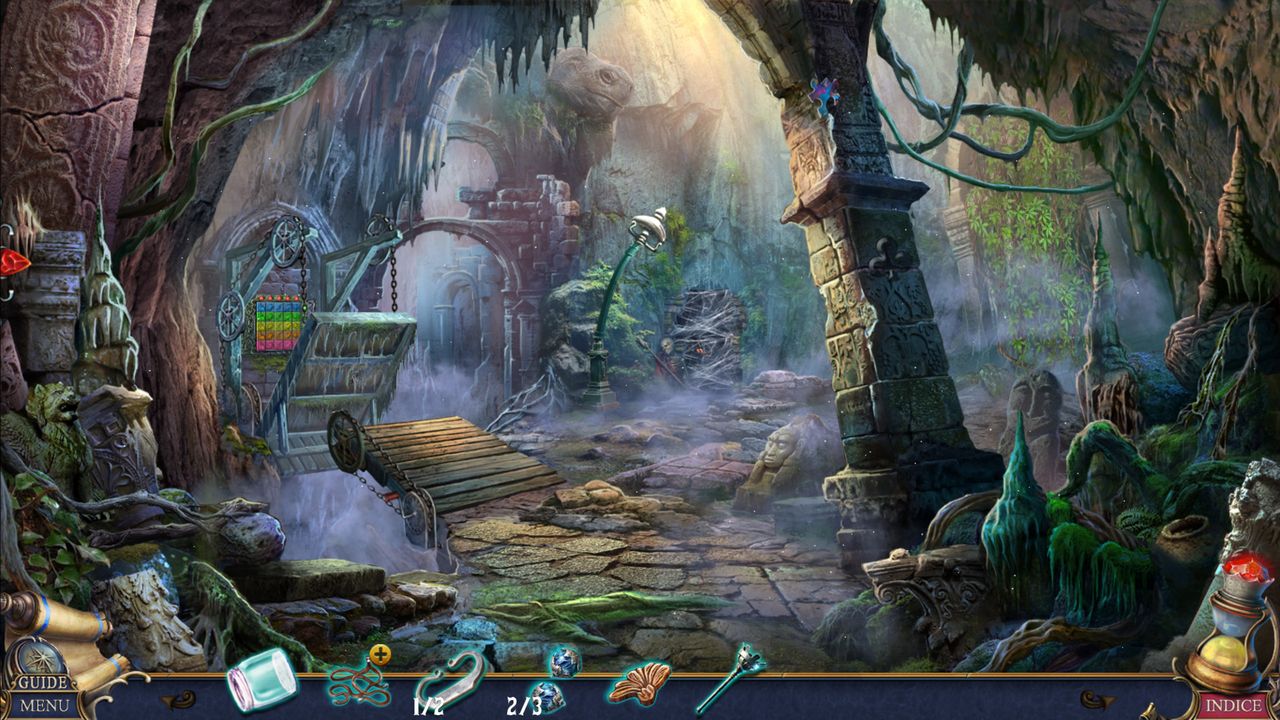Image resolution: width=1280 pixels, height=720 pixels.
Task: Select the glass jar inventory item
Action: pyautogui.click(x=262, y=680)
